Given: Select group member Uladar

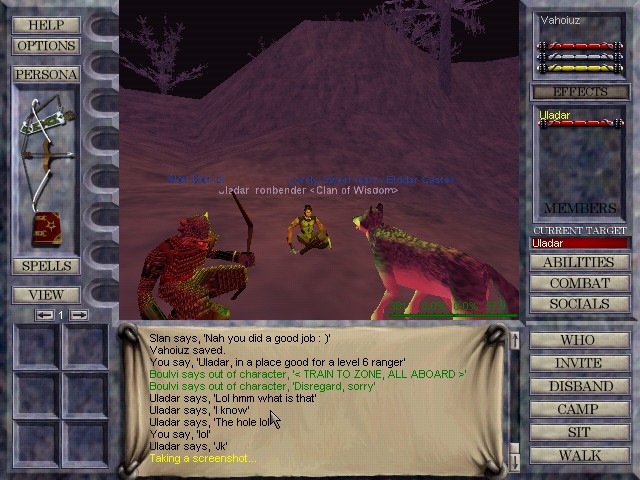Looking at the screenshot, I should point(555,116).
